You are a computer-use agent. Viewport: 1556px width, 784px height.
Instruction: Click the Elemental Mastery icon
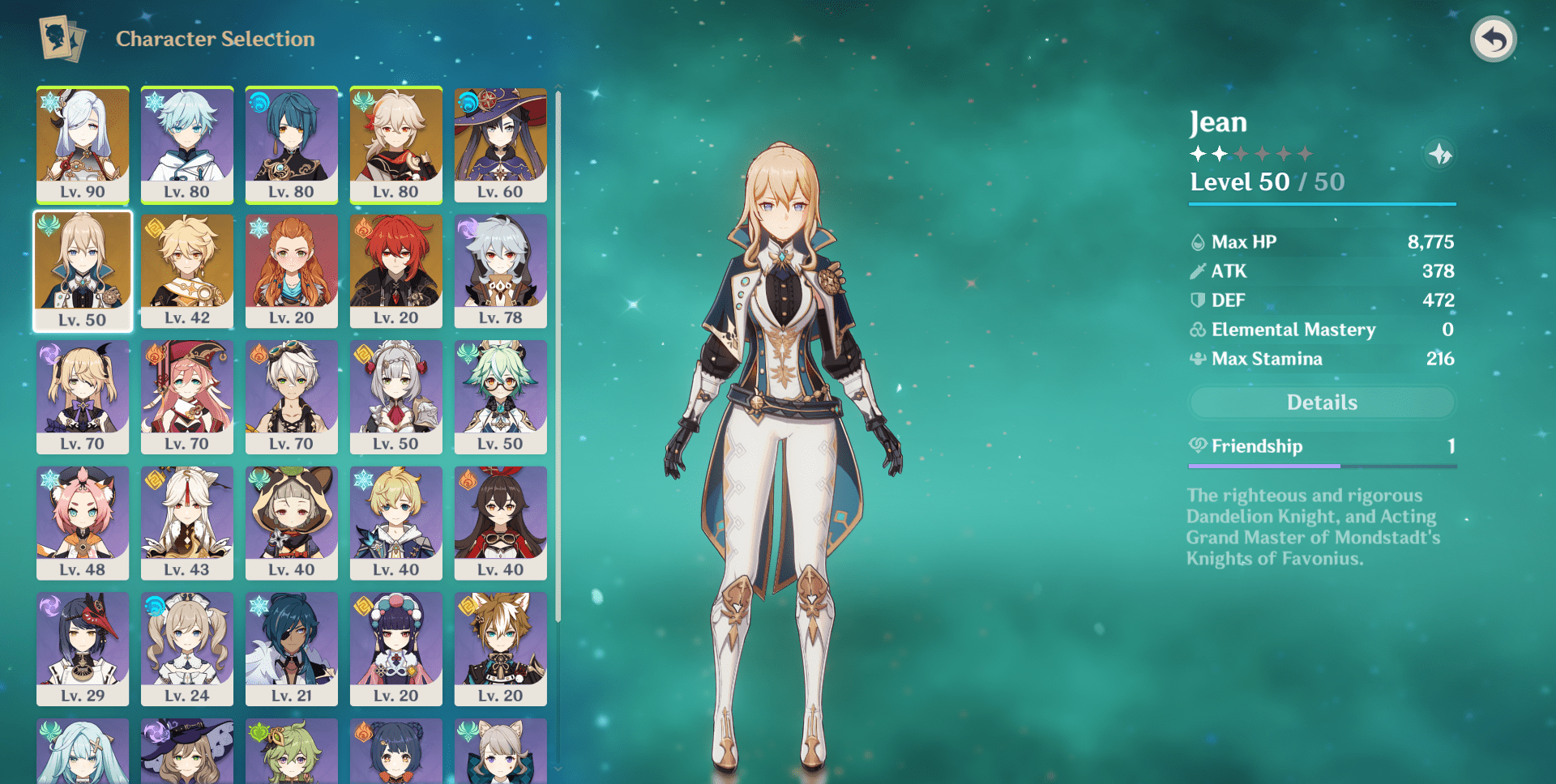pyautogui.click(x=1198, y=329)
